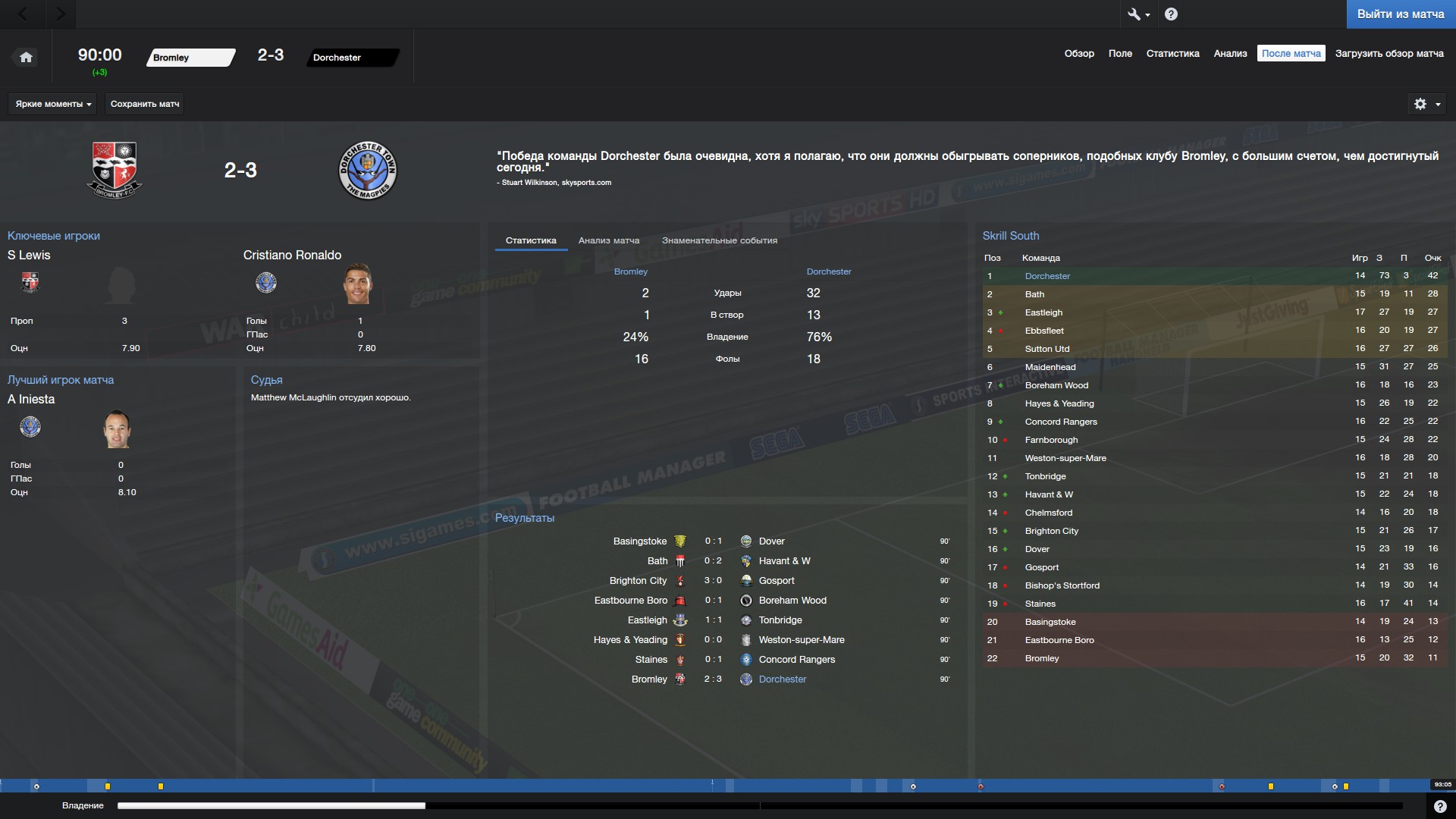Viewport: 1456px width, 819px height.
Task: Select Загрузить обзор матча
Action: click(1389, 54)
